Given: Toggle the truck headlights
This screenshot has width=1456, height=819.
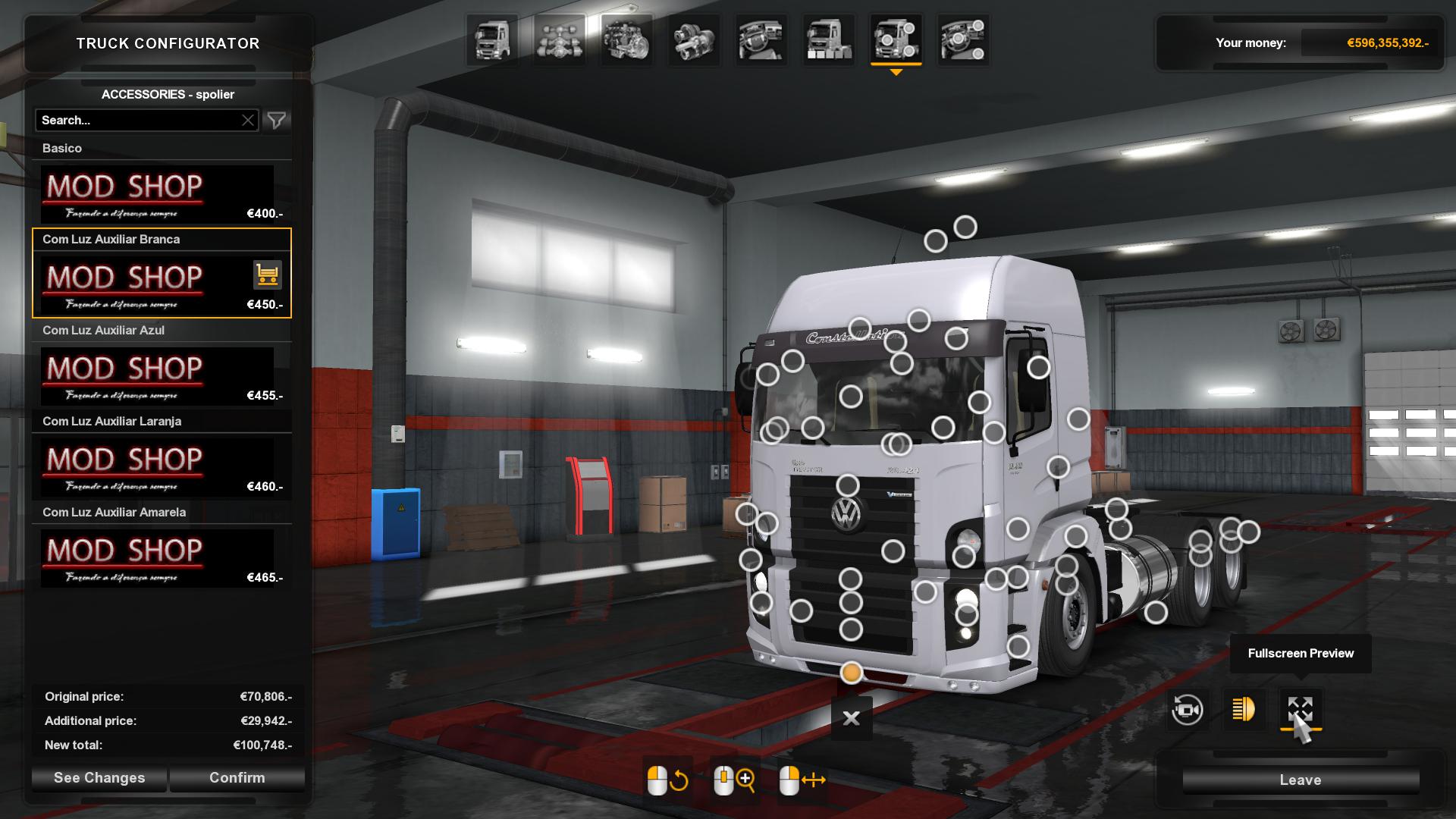Looking at the screenshot, I should [x=1244, y=710].
